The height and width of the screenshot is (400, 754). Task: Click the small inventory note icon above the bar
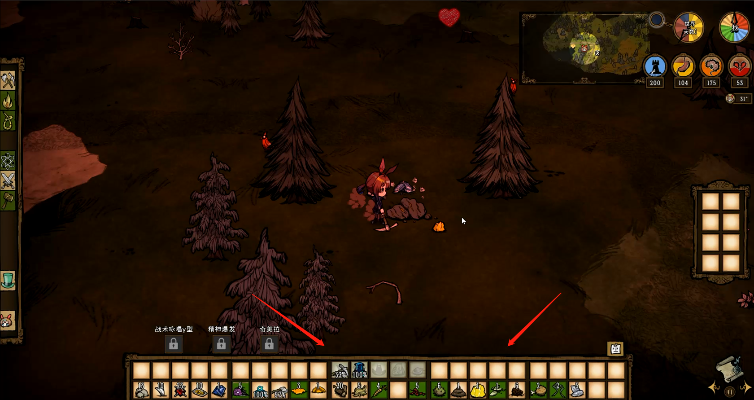coord(616,349)
